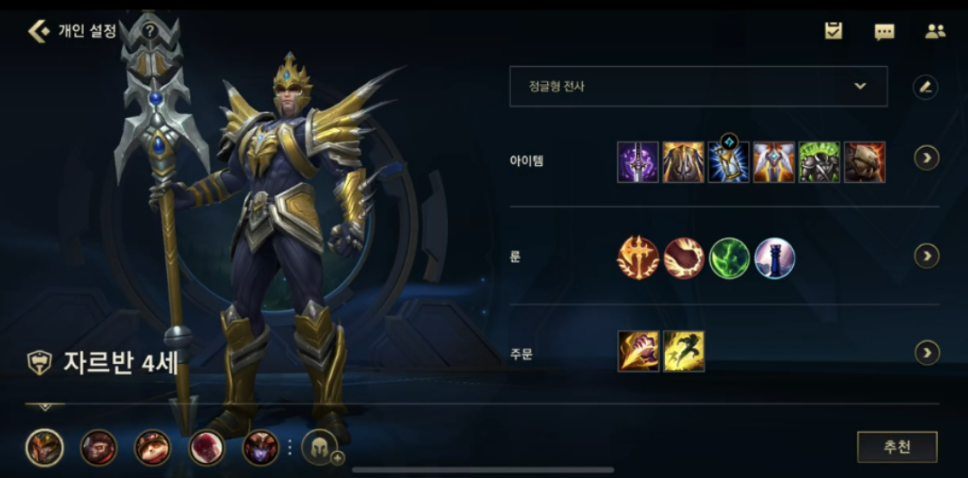Select the Flash running figure spell
The height and width of the screenshot is (478, 968).
pyautogui.click(x=684, y=352)
